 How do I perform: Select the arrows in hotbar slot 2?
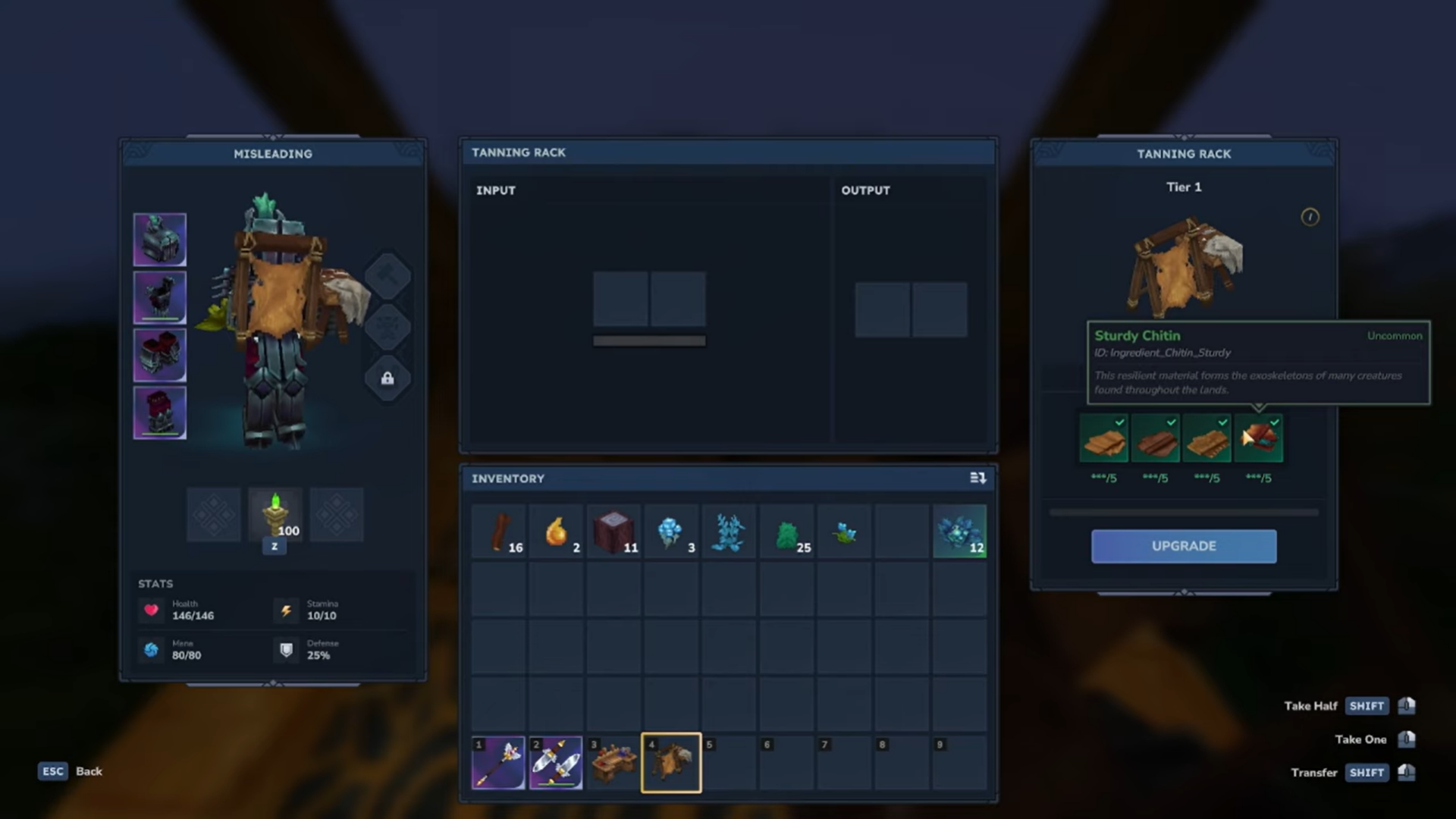(556, 763)
